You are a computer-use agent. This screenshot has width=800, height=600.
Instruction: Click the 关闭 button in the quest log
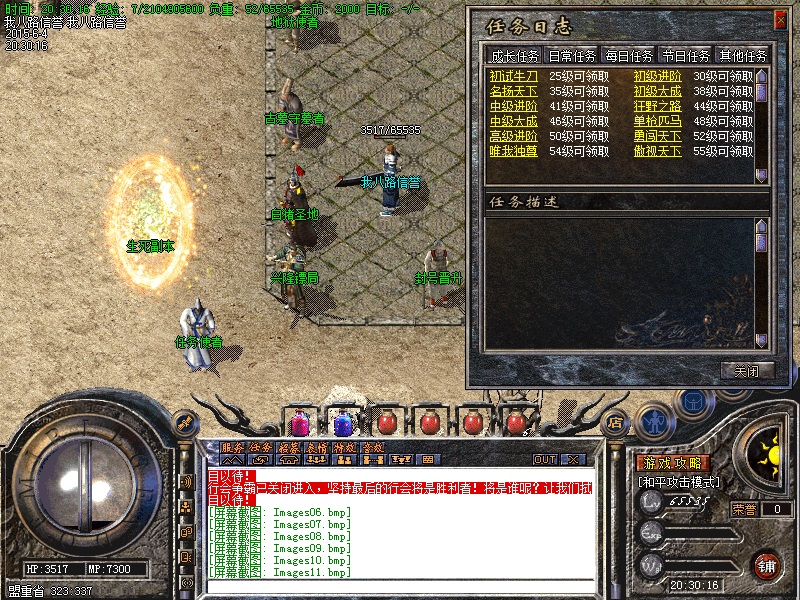coord(747,370)
